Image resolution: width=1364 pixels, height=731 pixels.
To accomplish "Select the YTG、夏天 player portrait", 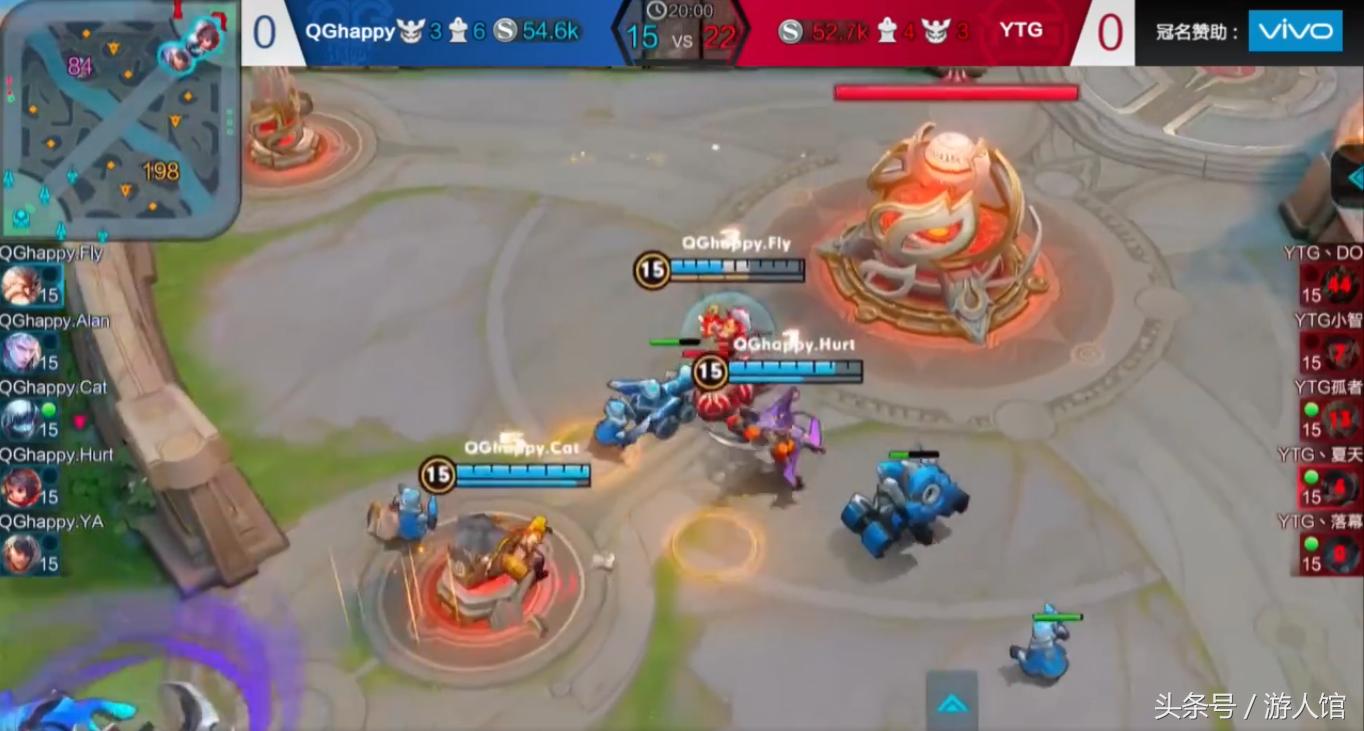I will point(1342,487).
